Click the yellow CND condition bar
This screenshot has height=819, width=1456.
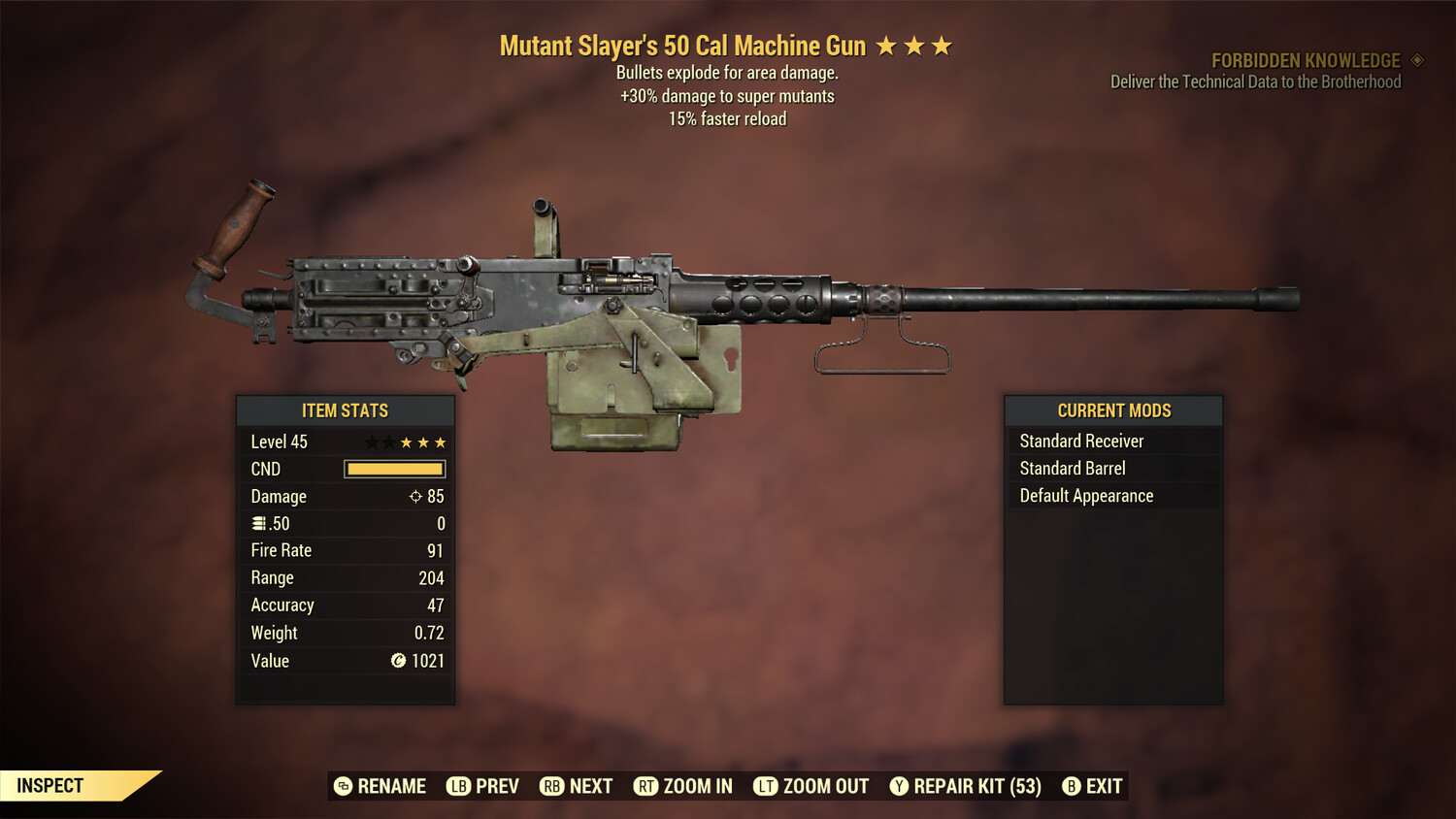tap(393, 469)
